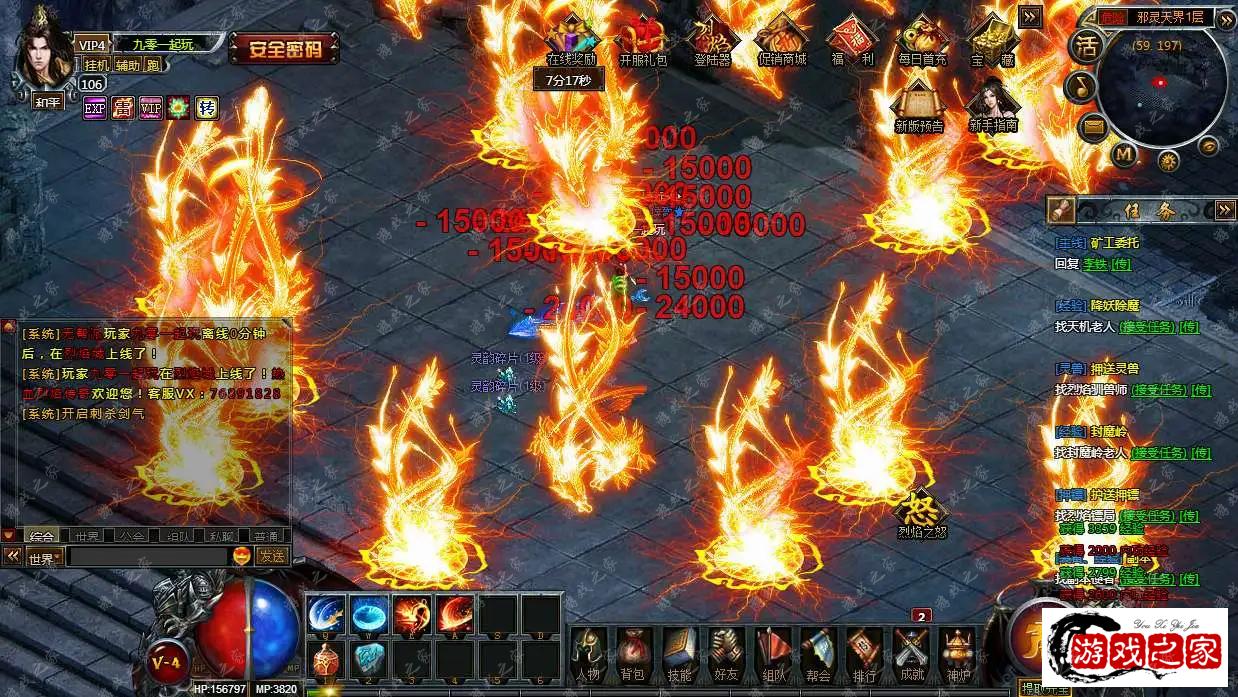Show the 新手指南 beginner guide
The width and height of the screenshot is (1238, 697).
pyautogui.click(x=992, y=102)
